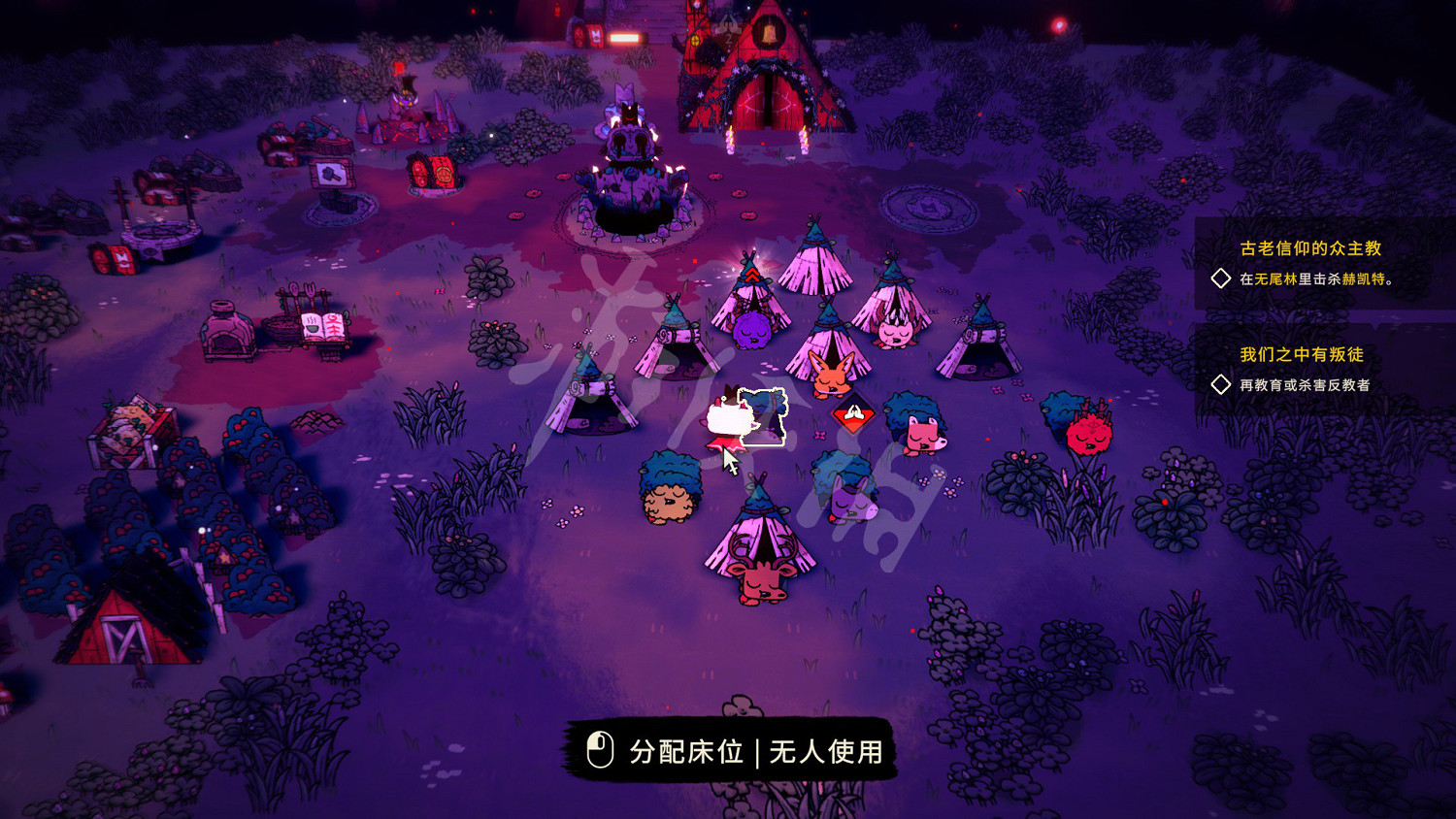Click the red praying-hands alert icon
Image resolution: width=1456 pixels, height=819 pixels.
[x=855, y=411]
